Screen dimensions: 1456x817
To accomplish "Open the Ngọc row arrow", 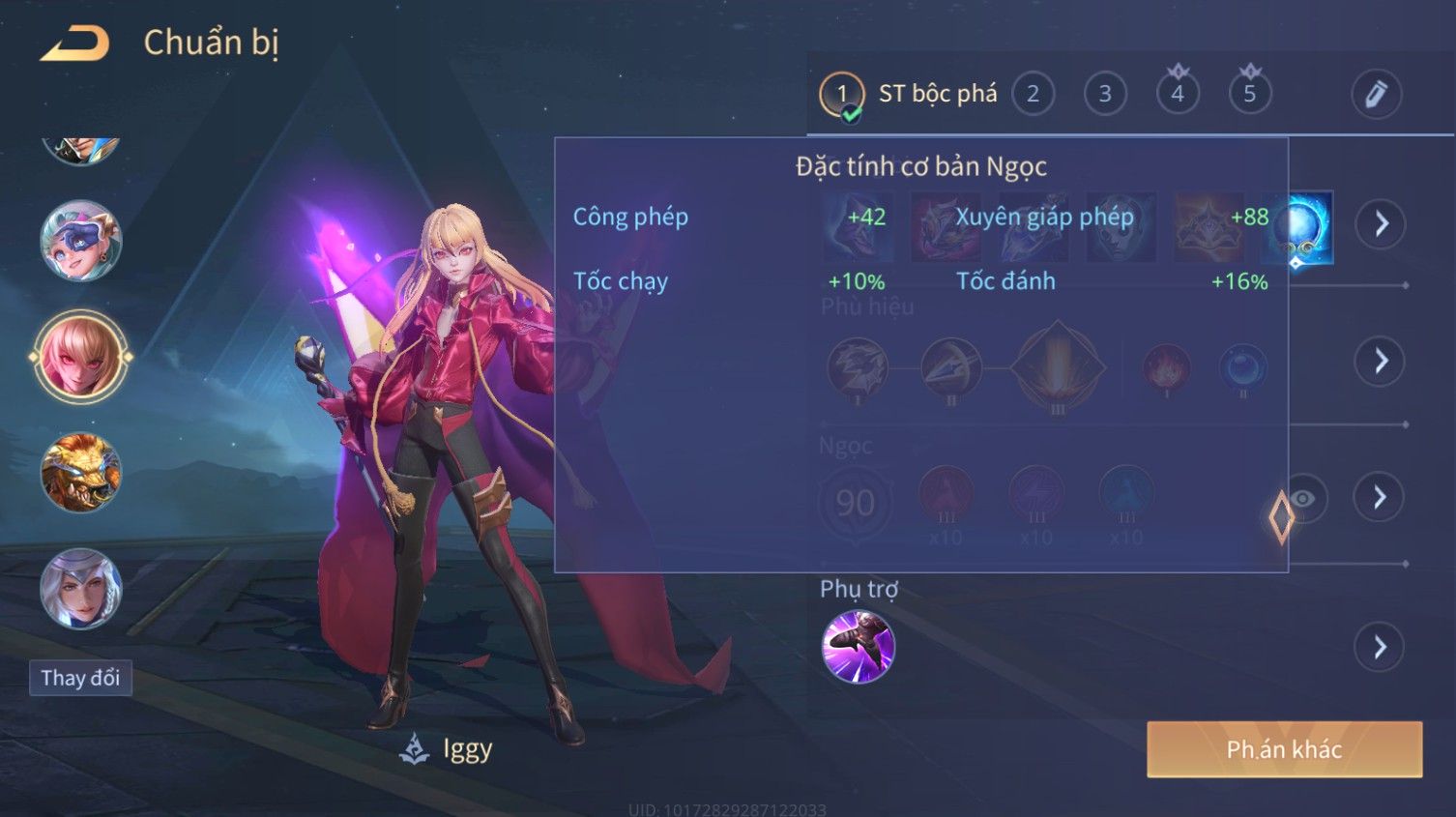I will pos(1380,498).
